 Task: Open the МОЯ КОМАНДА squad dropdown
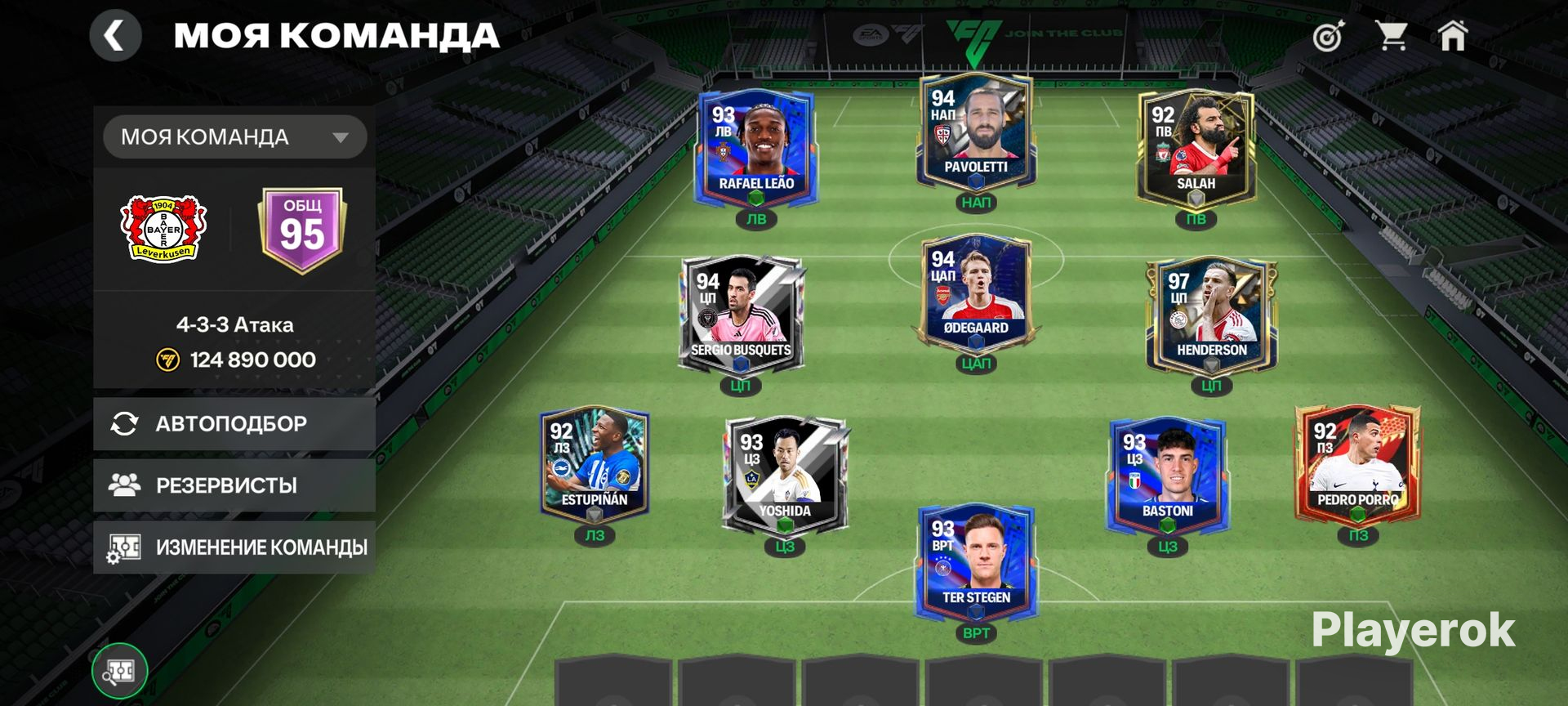point(234,137)
